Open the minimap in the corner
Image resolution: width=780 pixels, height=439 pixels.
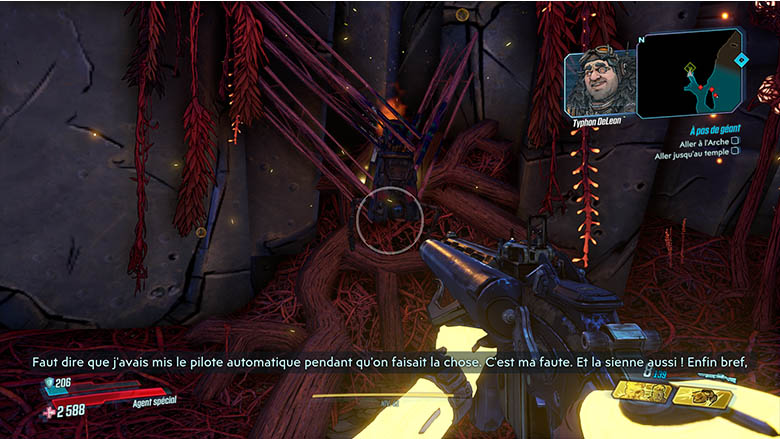click(690, 73)
